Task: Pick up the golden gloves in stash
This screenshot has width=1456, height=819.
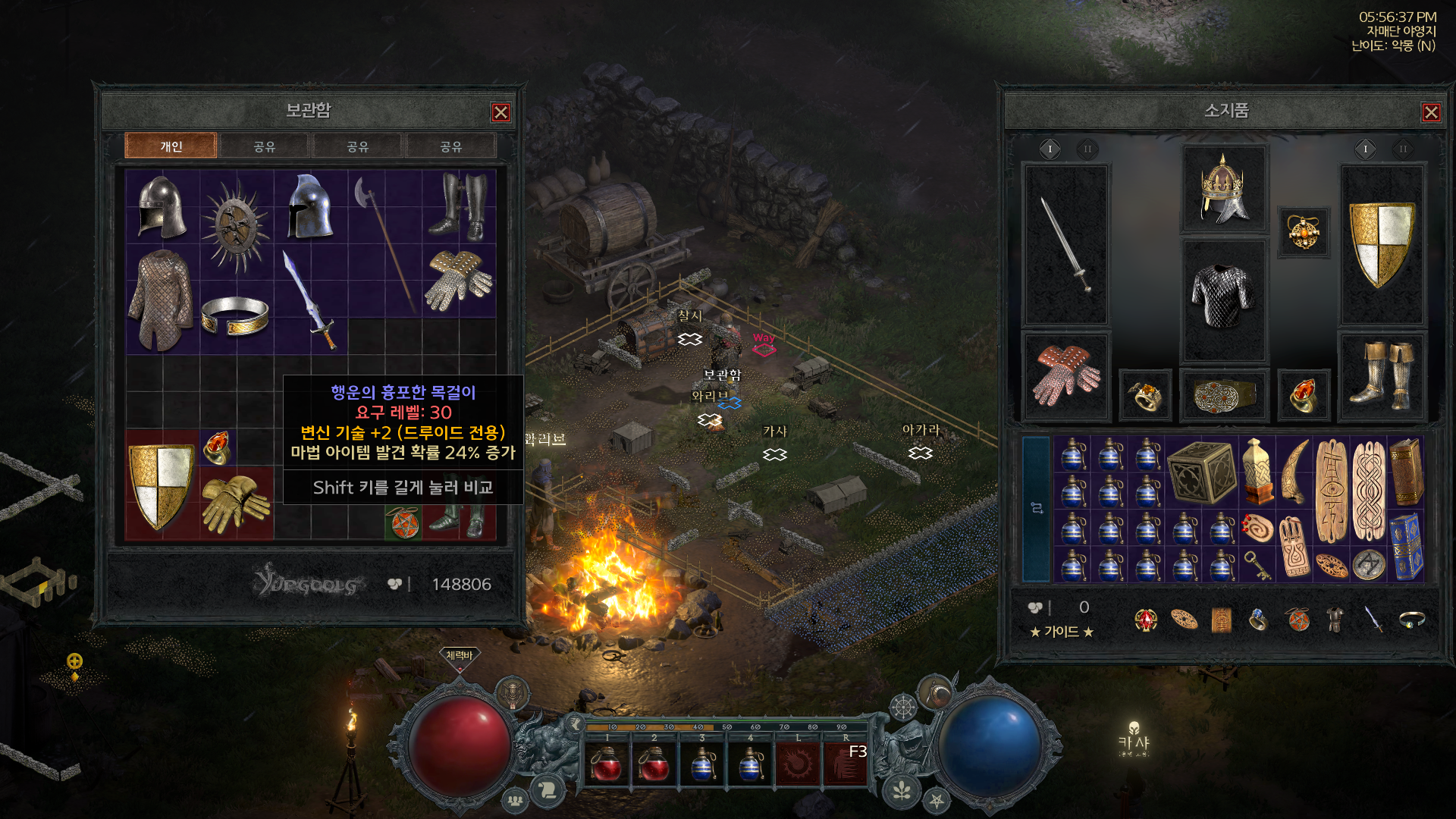Action: (x=235, y=502)
